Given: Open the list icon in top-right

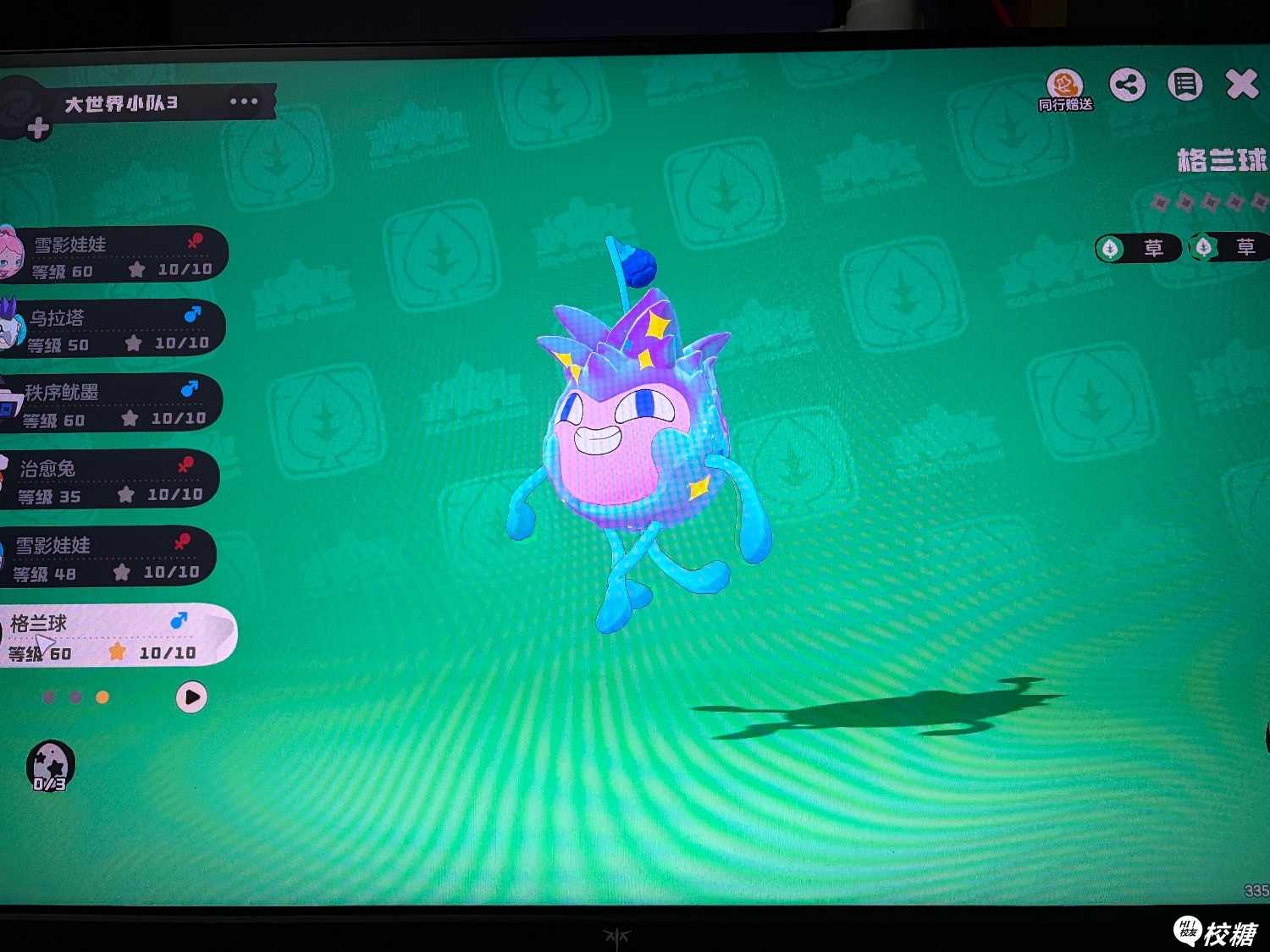Looking at the screenshot, I should tap(1184, 85).
